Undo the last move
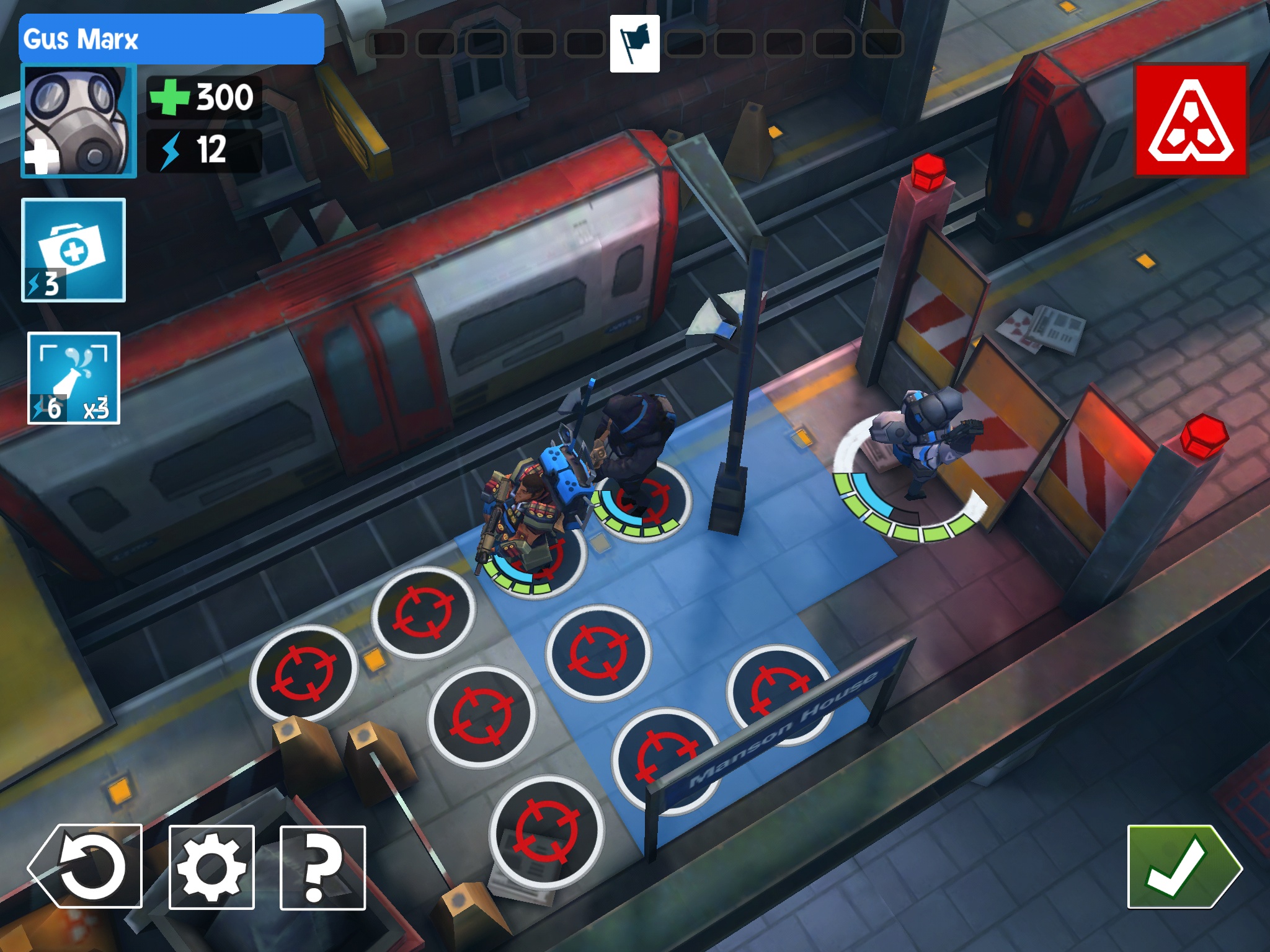Image resolution: width=1270 pixels, height=952 pixels. (x=86, y=866)
